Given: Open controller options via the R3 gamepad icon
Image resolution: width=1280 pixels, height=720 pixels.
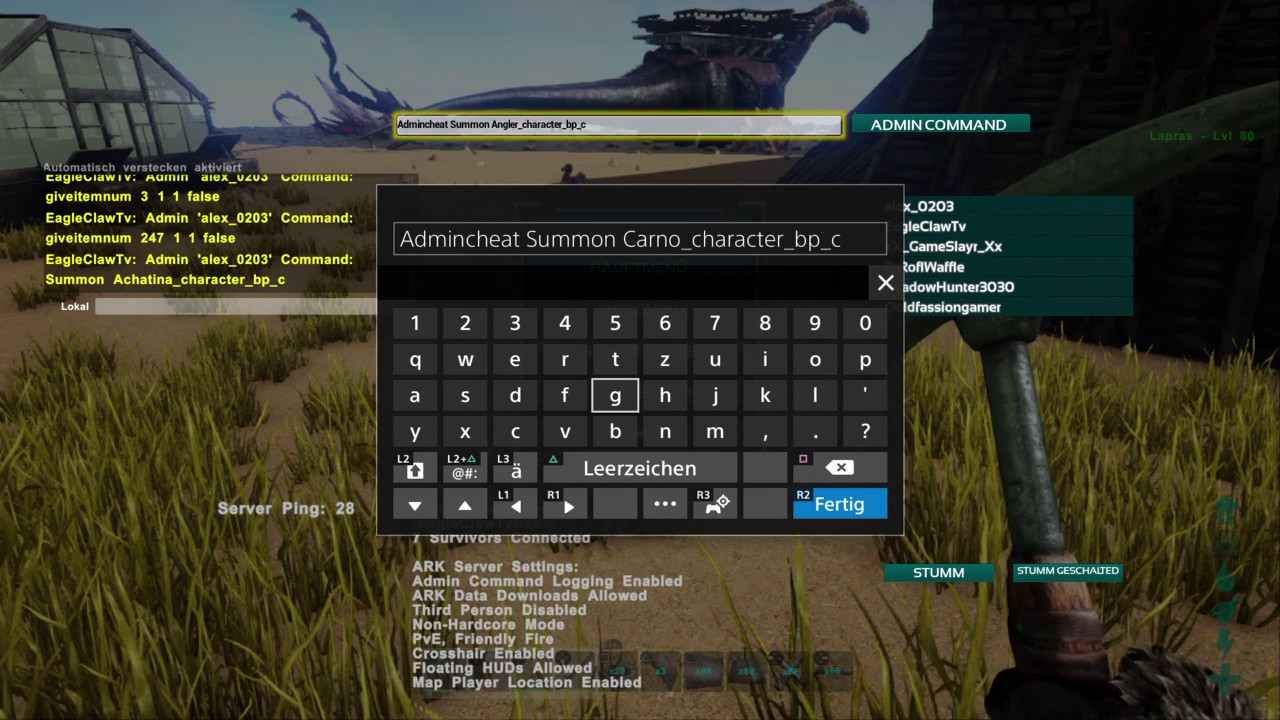Looking at the screenshot, I should [x=714, y=503].
